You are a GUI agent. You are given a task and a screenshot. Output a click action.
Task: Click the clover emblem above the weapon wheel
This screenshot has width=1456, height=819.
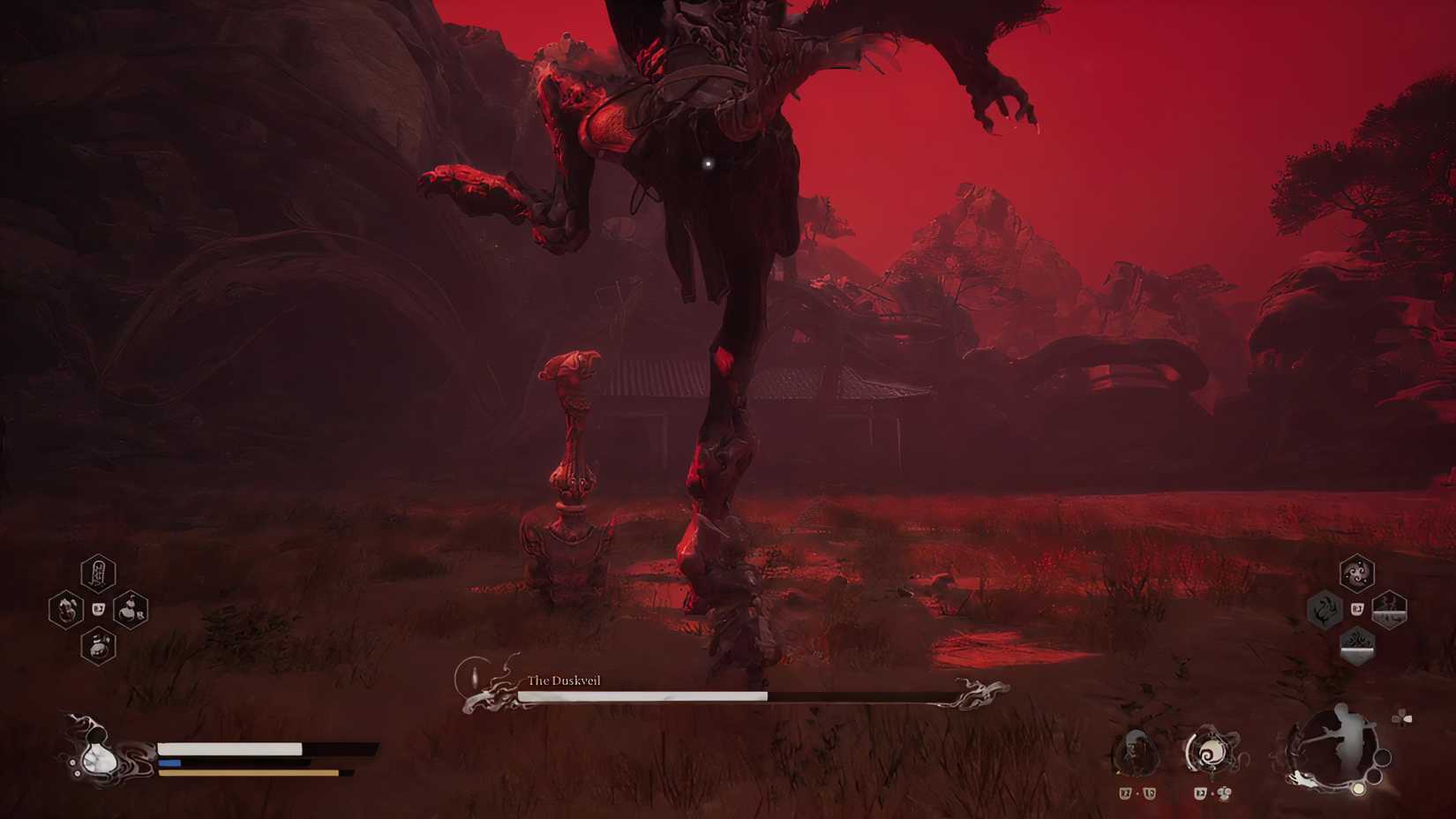point(1402,719)
